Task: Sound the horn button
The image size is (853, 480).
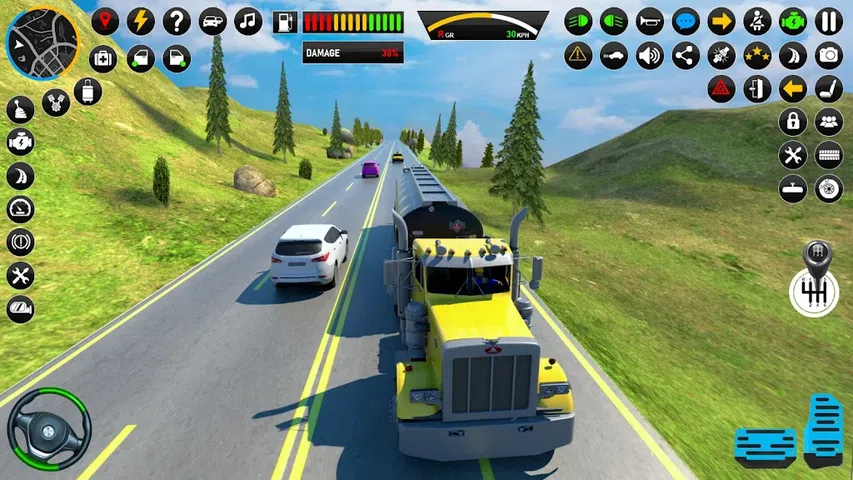Action: (x=650, y=21)
